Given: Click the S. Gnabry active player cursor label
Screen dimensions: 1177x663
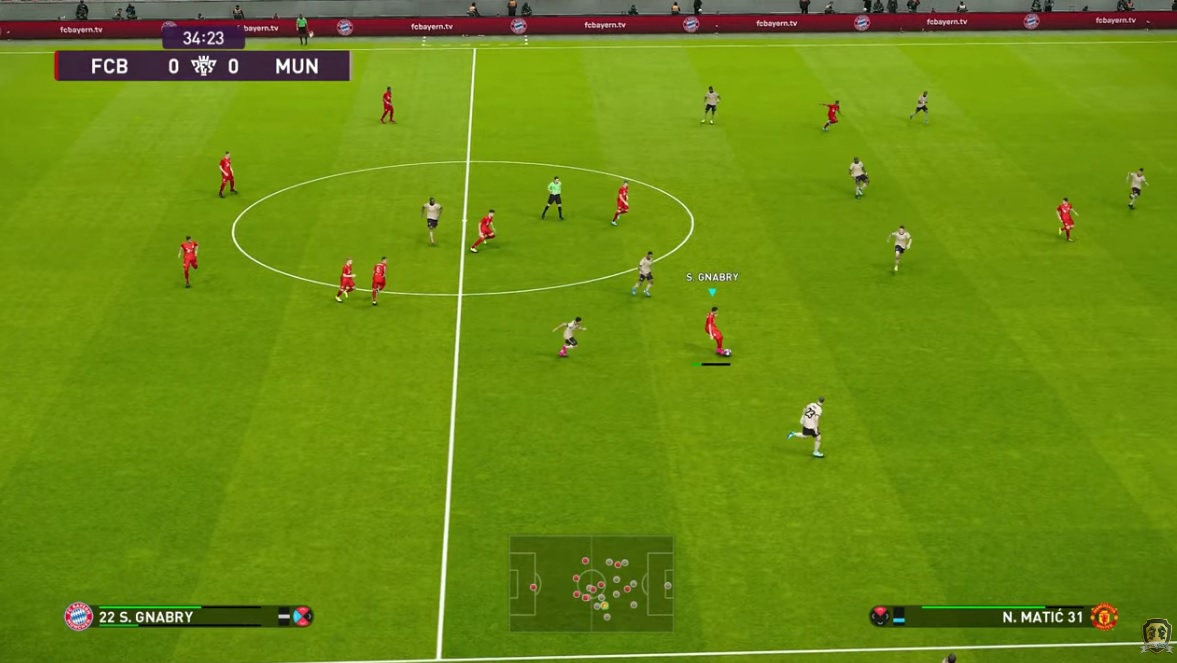Looking at the screenshot, I should 712,277.
